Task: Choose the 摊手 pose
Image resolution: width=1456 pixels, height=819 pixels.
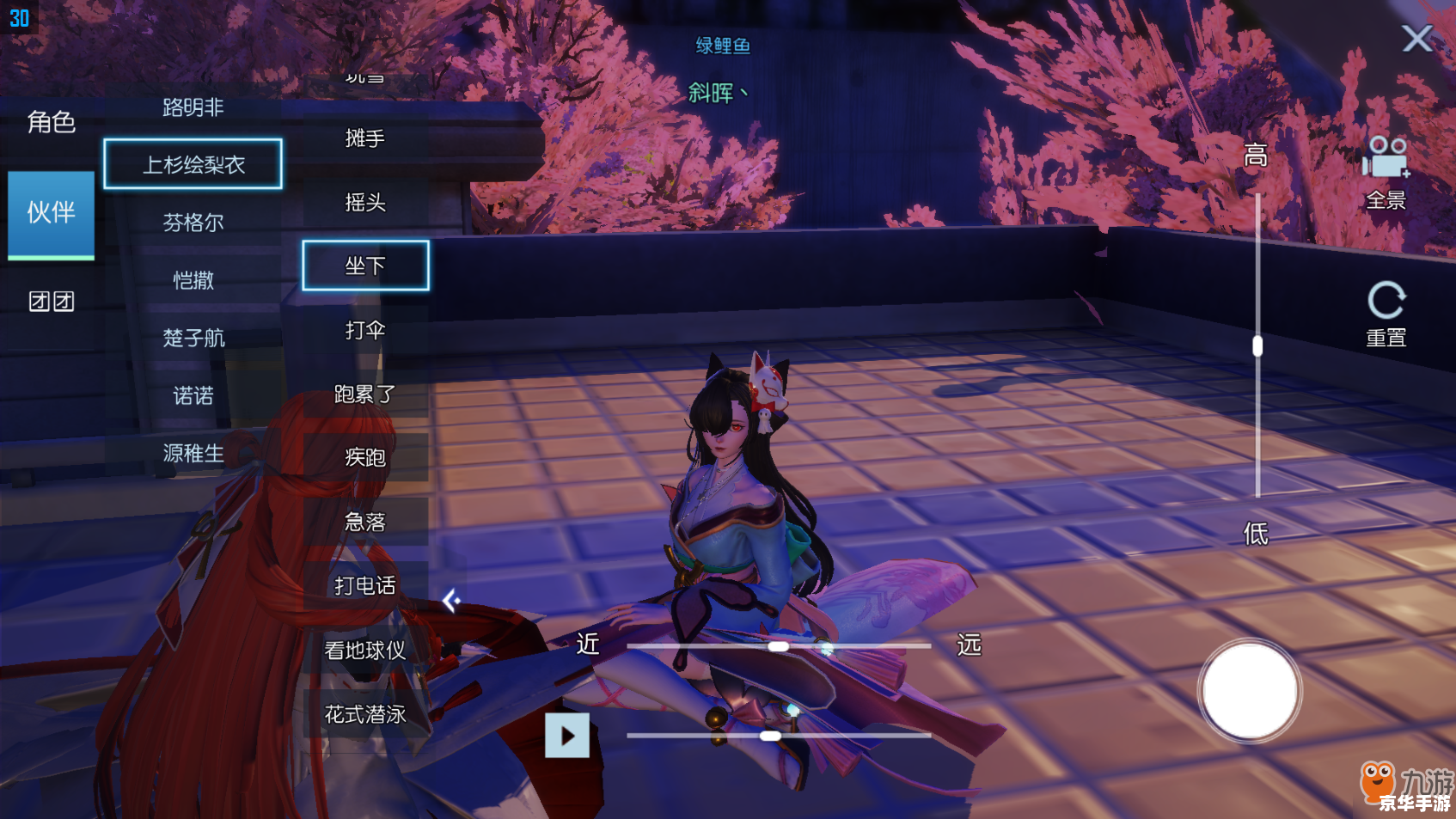Action: 365,138
